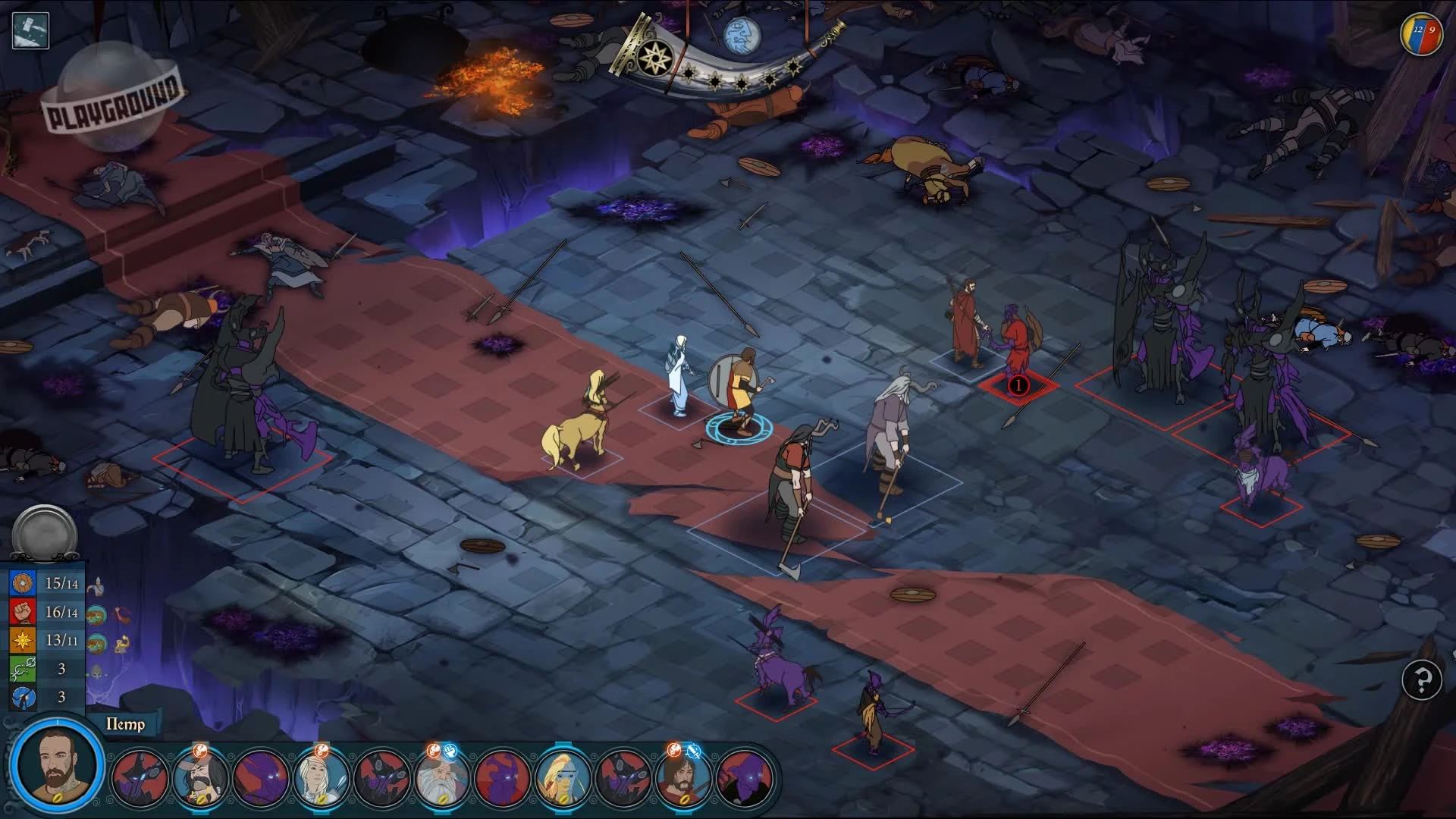This screenshot has height=819, width=1456.
Task: Click the red fist strength icon
Action: click(23, 611)
